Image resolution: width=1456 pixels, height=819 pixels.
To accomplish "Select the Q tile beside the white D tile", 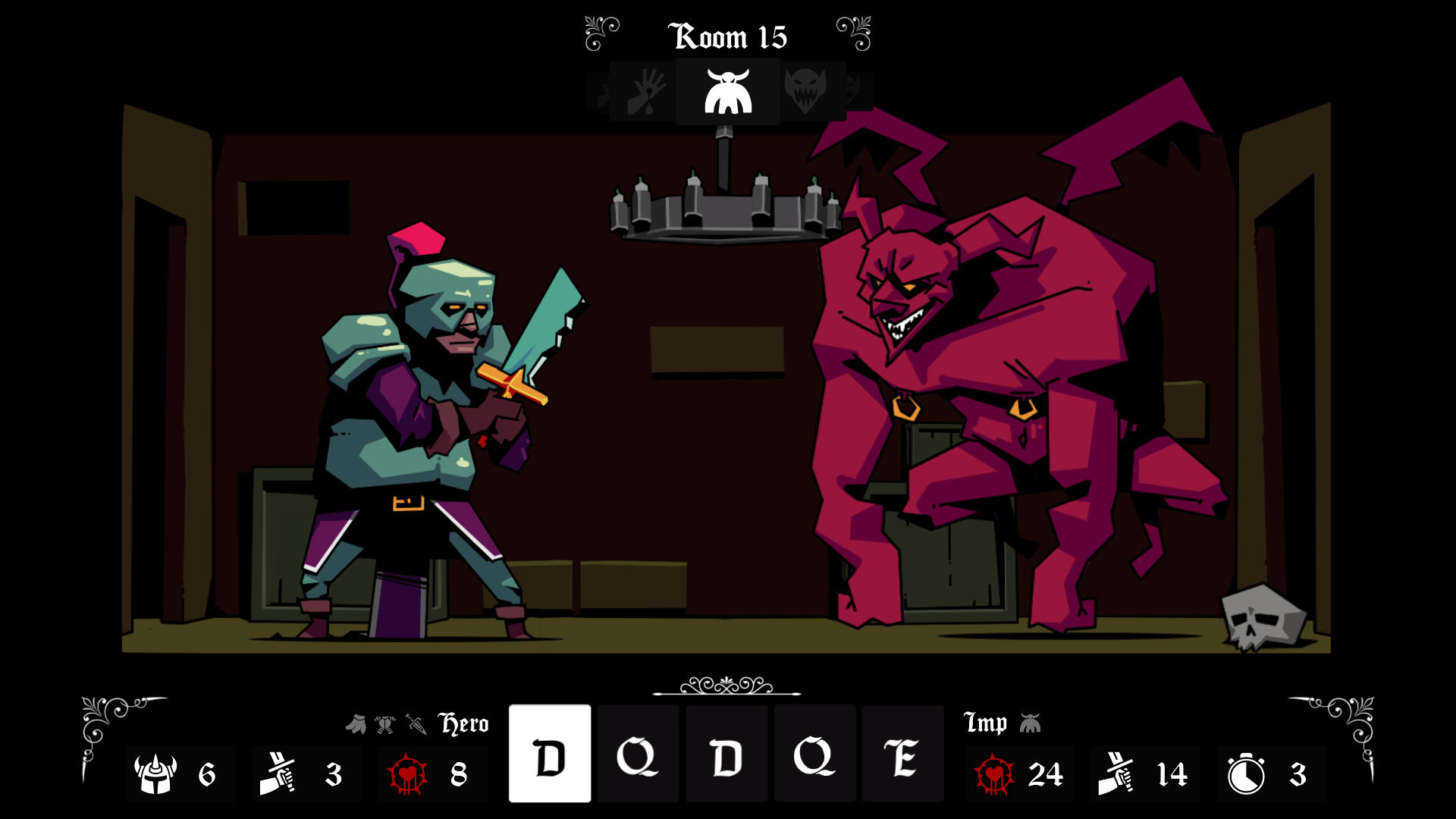I will pyautogui.click(x=638, y=755).
